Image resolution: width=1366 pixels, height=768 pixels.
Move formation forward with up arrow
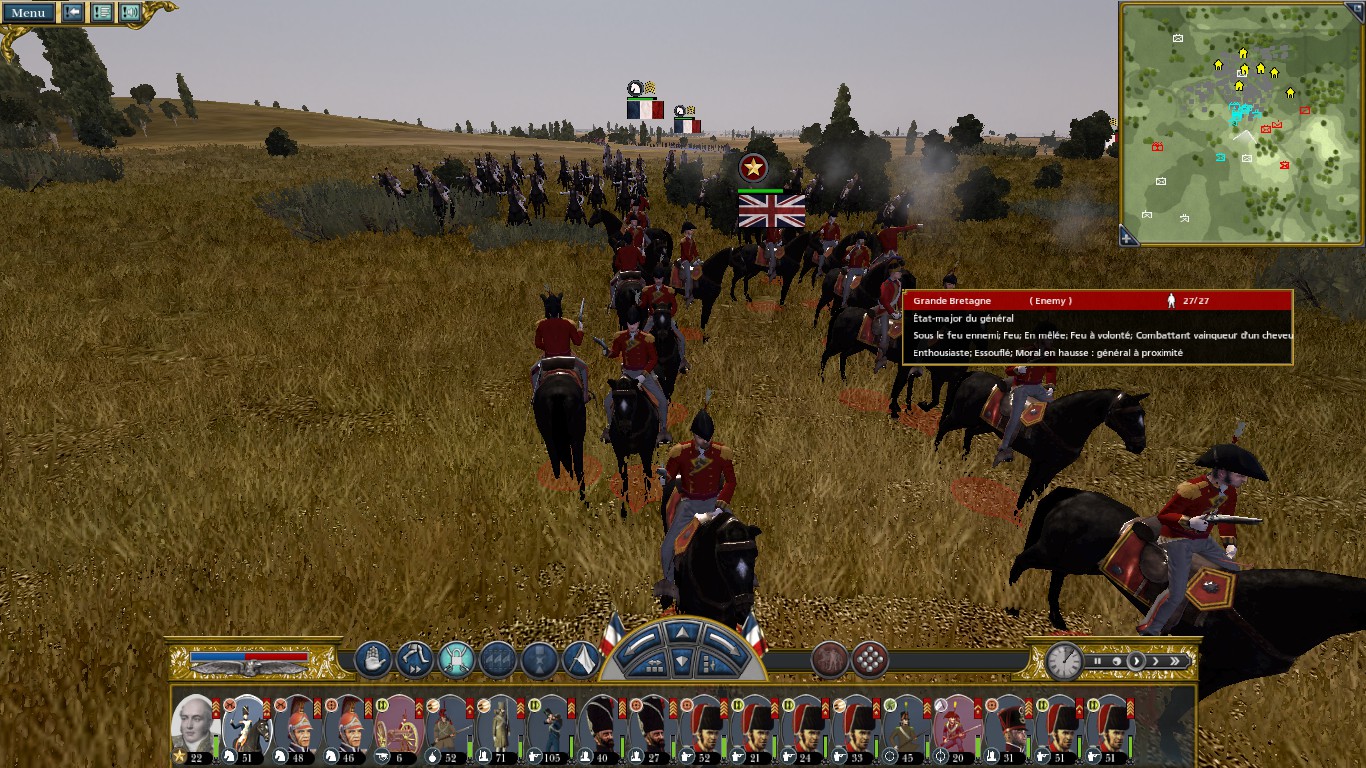point(681,632)
